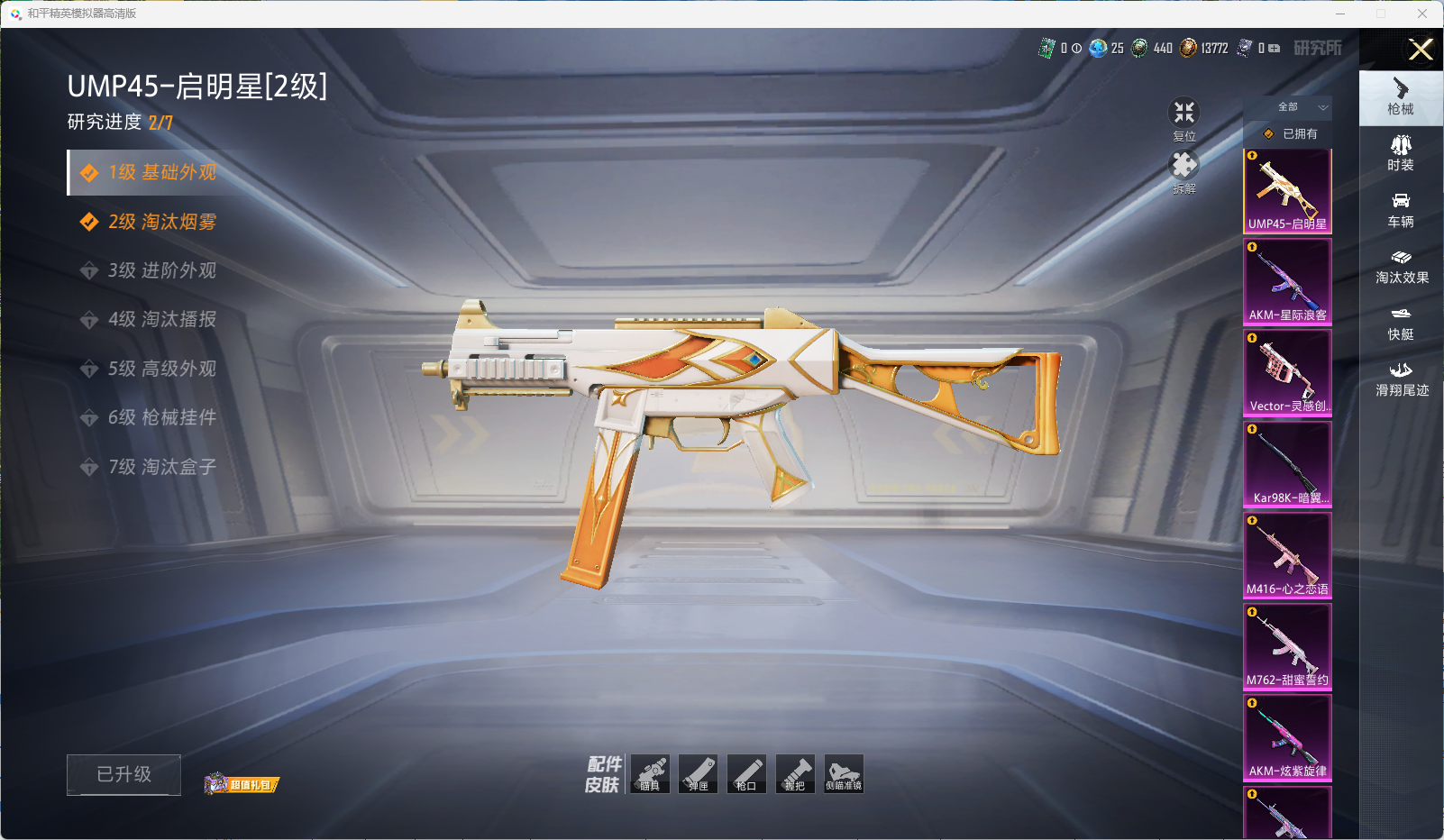Select level 1 基础外观 entry

pos(162,173)
